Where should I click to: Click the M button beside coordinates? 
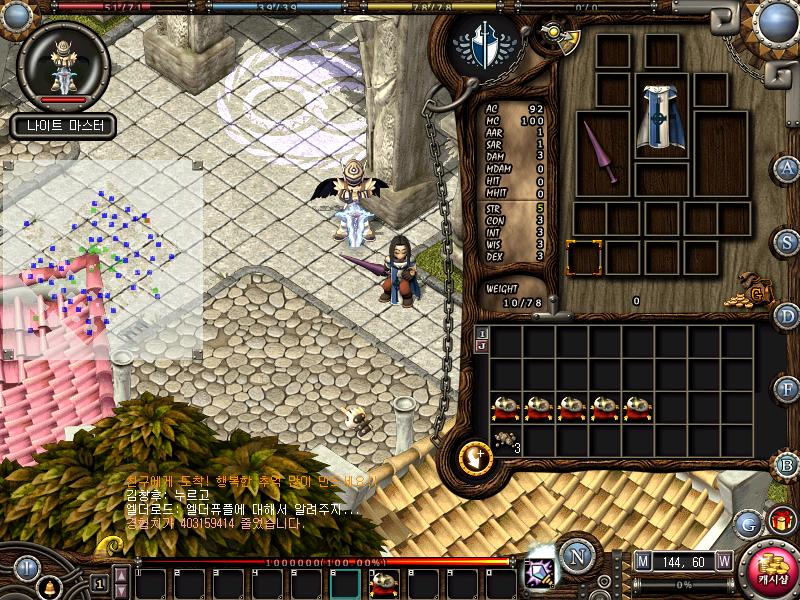[x=642, y=560]
